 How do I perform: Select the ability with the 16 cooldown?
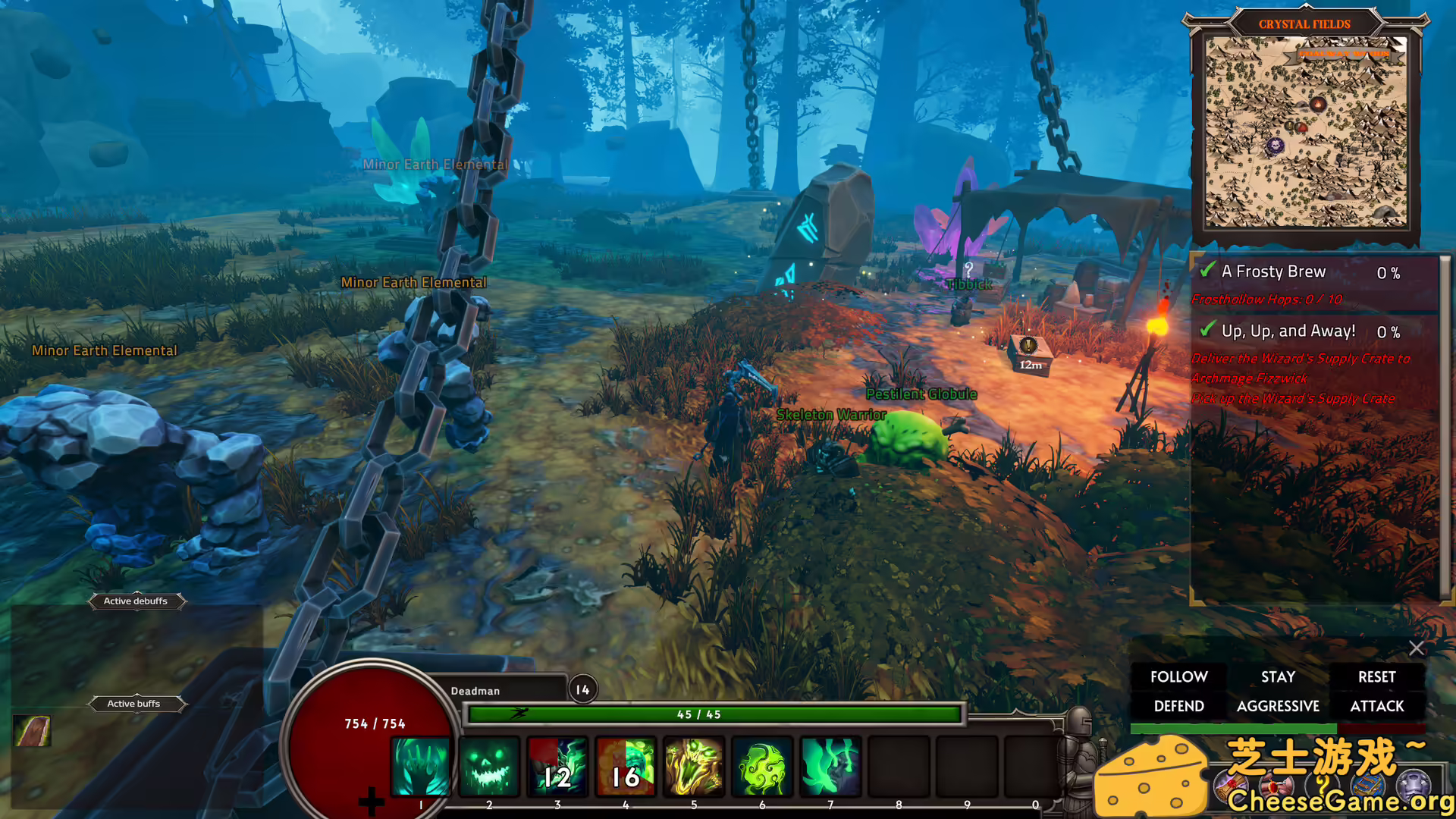tap(626, 767)
